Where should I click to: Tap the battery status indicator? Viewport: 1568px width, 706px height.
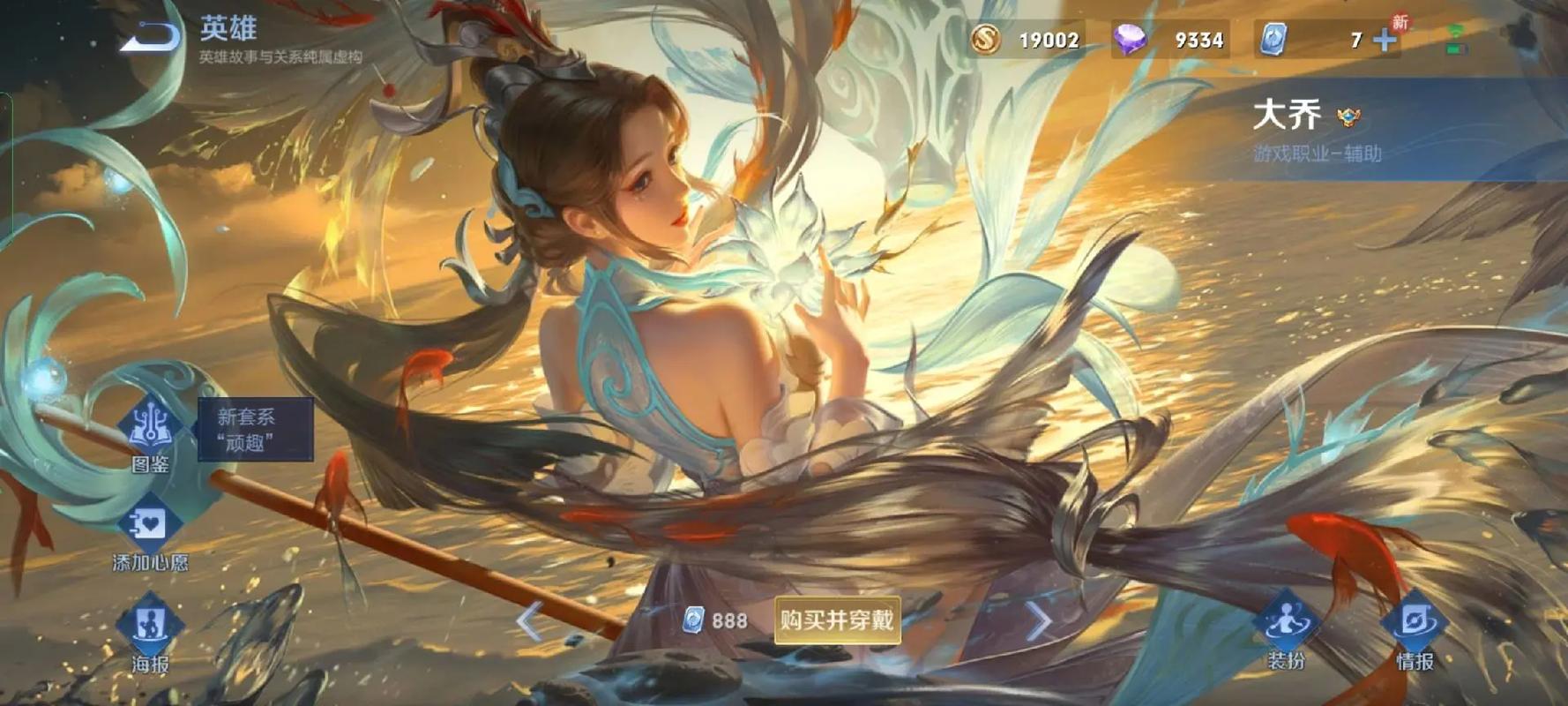pyautogui.click(x=1455, y=51)
